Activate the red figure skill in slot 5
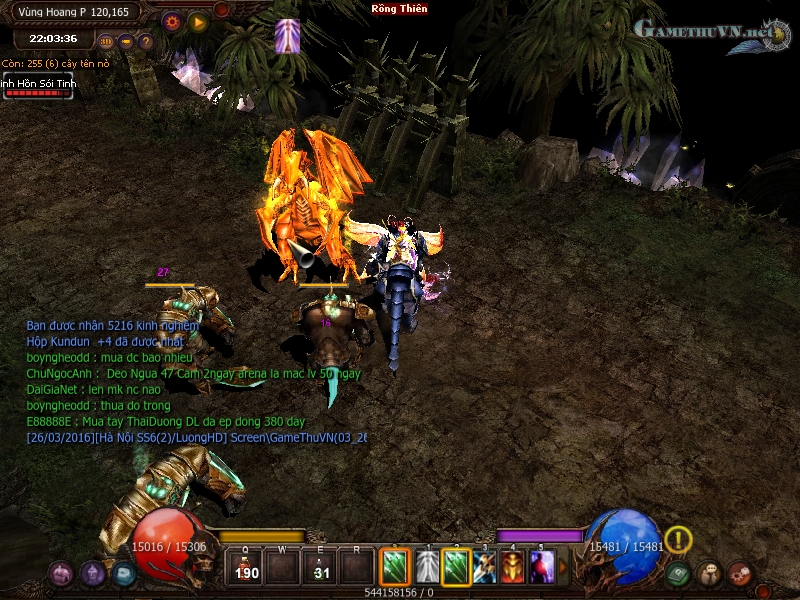Image resolution: width=800 pixels, height=600 pixels. [541, 568]
